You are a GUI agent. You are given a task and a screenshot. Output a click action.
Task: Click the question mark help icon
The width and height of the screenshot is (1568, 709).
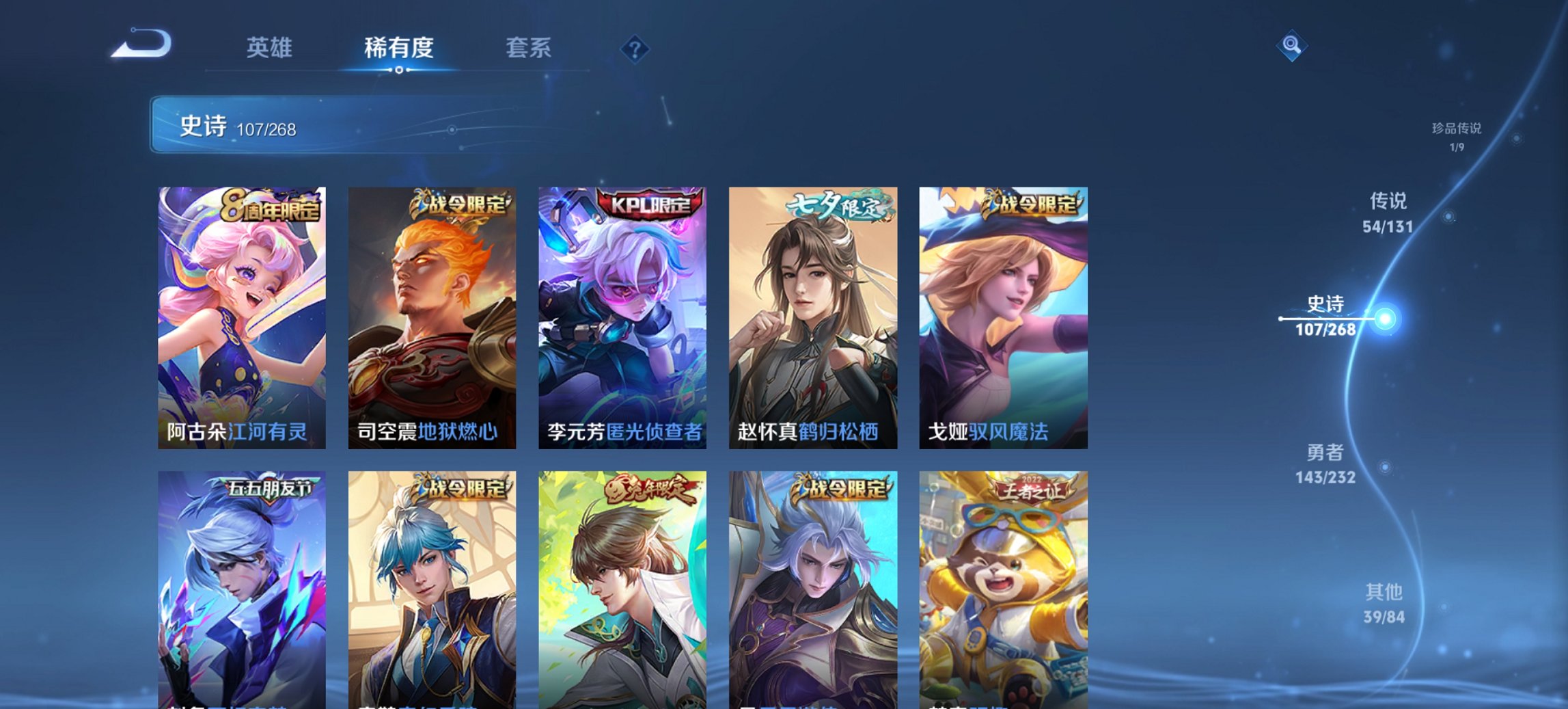pyautogui.click(x=635, y=48)
